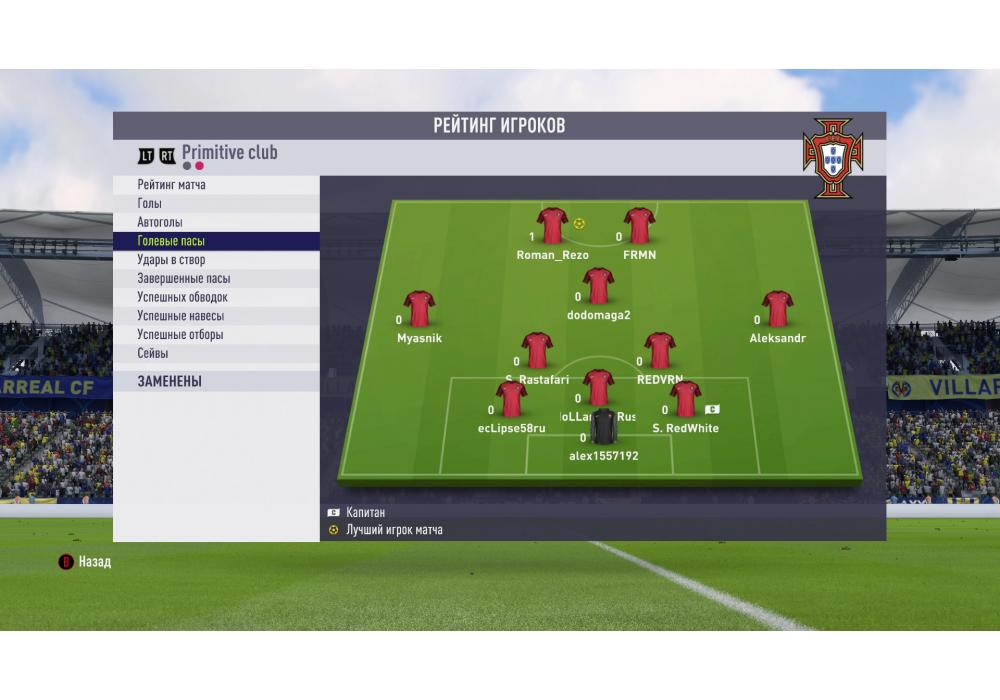Screen dimensions: 1000x700
Task: Select Myasnik on the left wing
Action: click(x=419, y=310)
